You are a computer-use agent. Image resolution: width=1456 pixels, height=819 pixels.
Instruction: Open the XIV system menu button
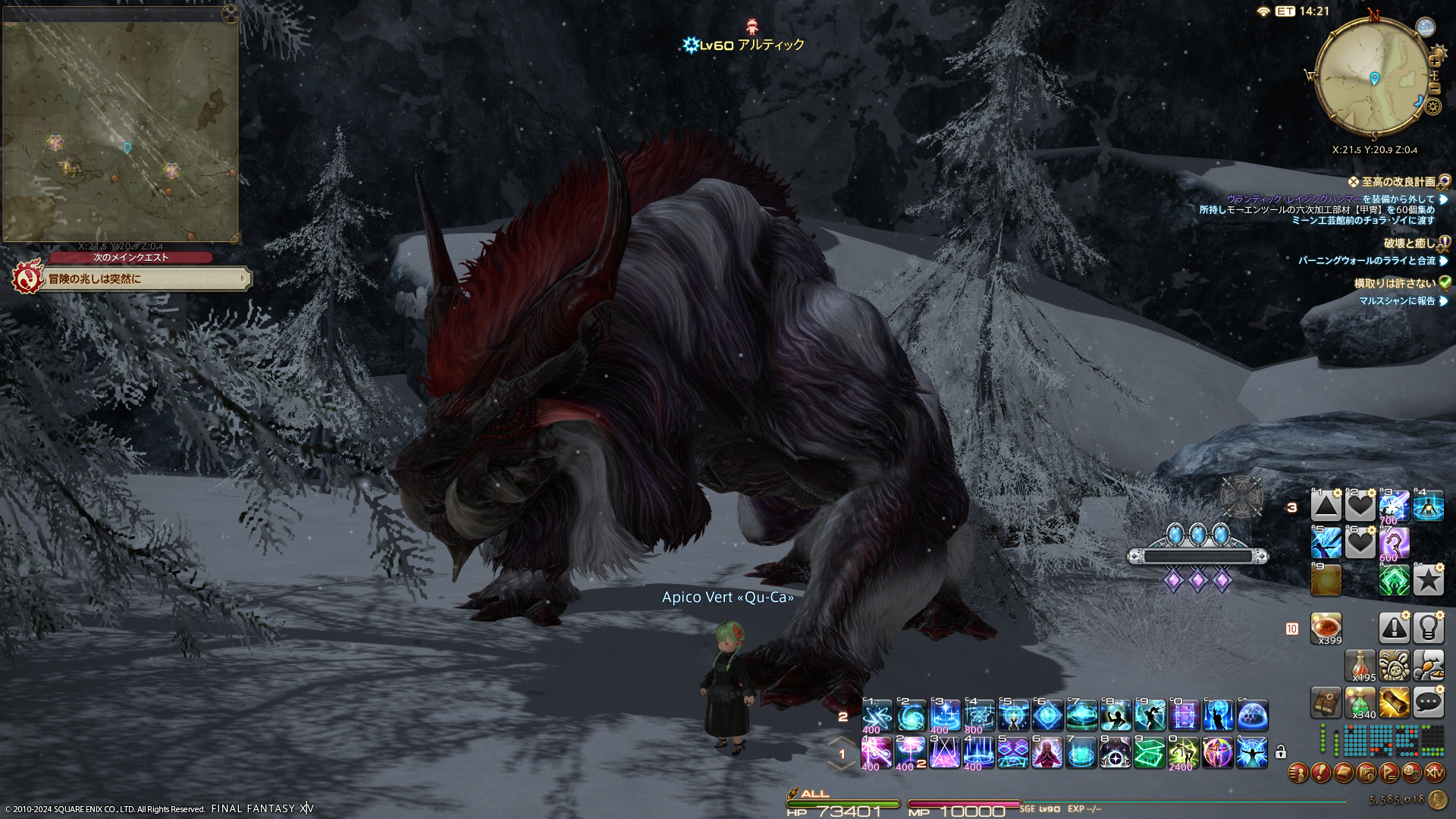pos(1435,773)
